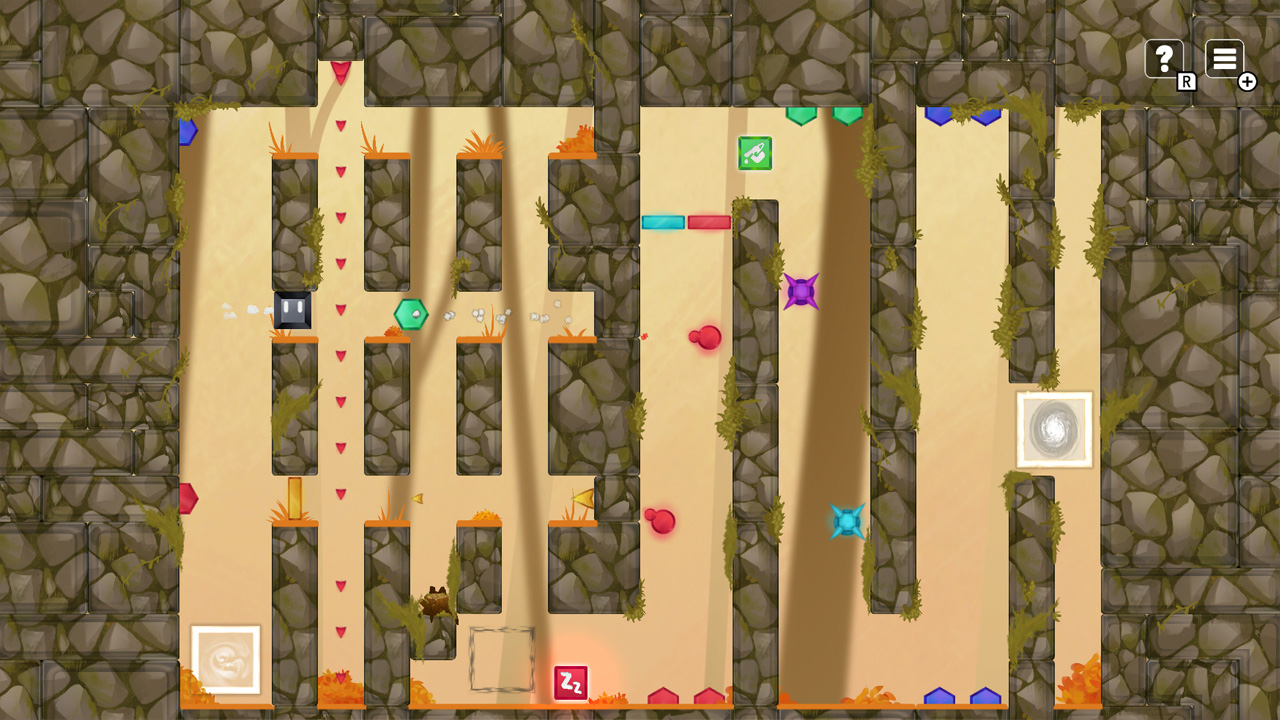The image size is (1280, 720).
Task: Open the portal on the right side
Action: click(1056, 428)
